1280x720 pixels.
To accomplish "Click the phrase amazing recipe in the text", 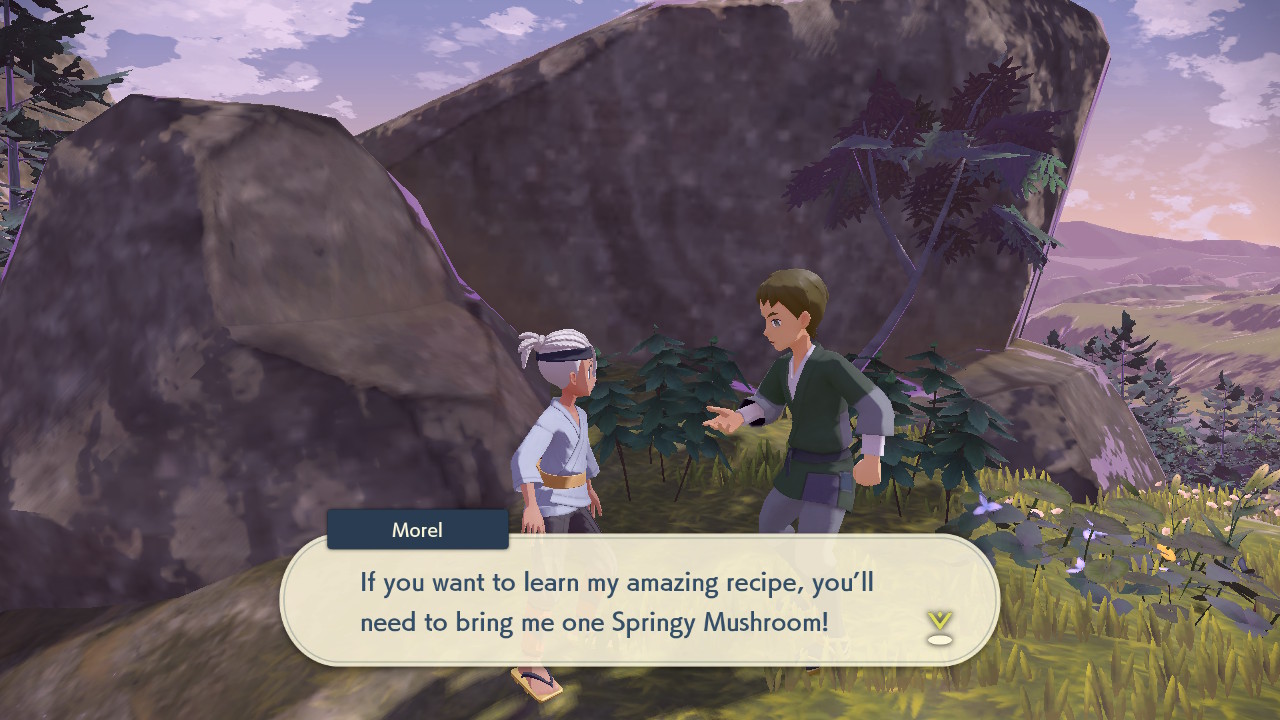I will click(x=712, y=582).
